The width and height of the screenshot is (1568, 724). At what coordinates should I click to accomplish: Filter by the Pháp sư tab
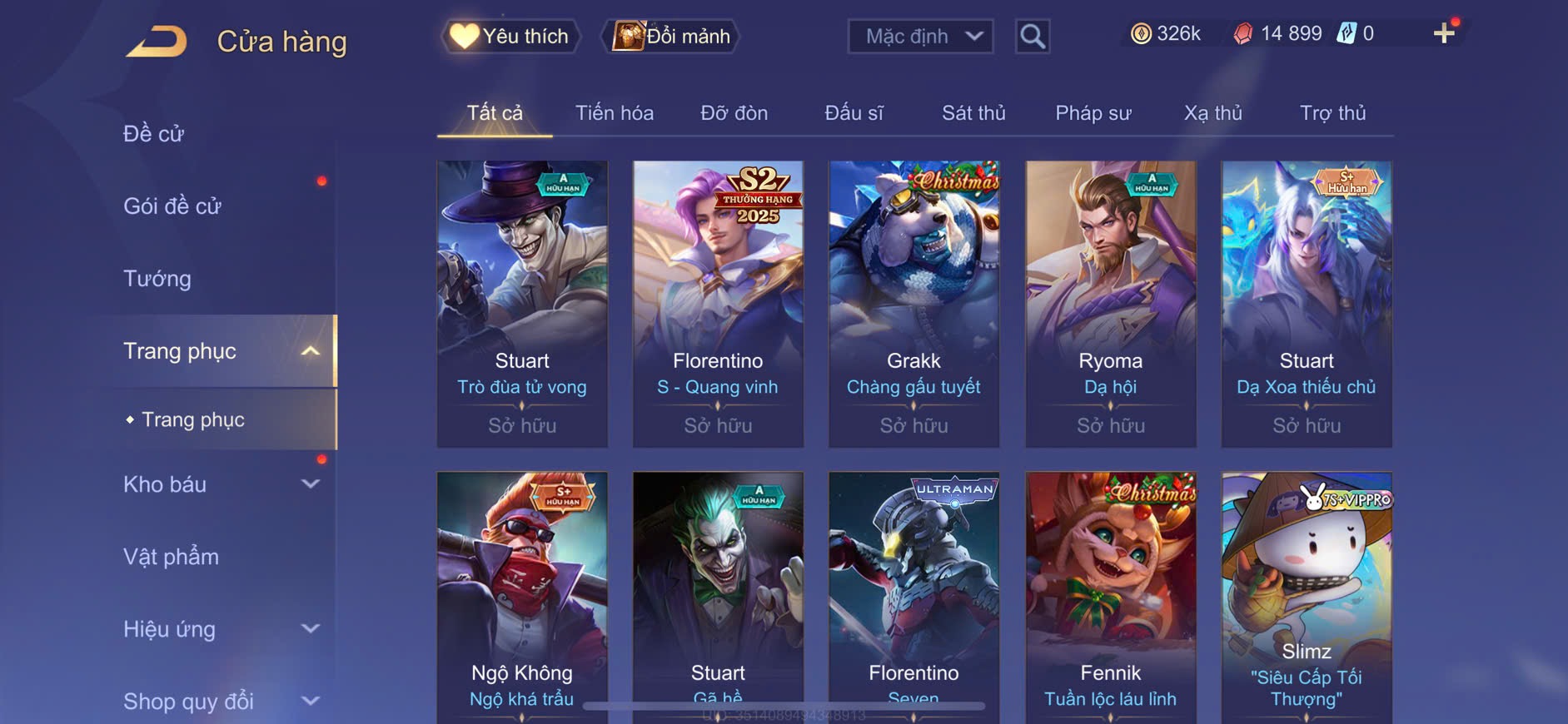(x=1093, y=113)
